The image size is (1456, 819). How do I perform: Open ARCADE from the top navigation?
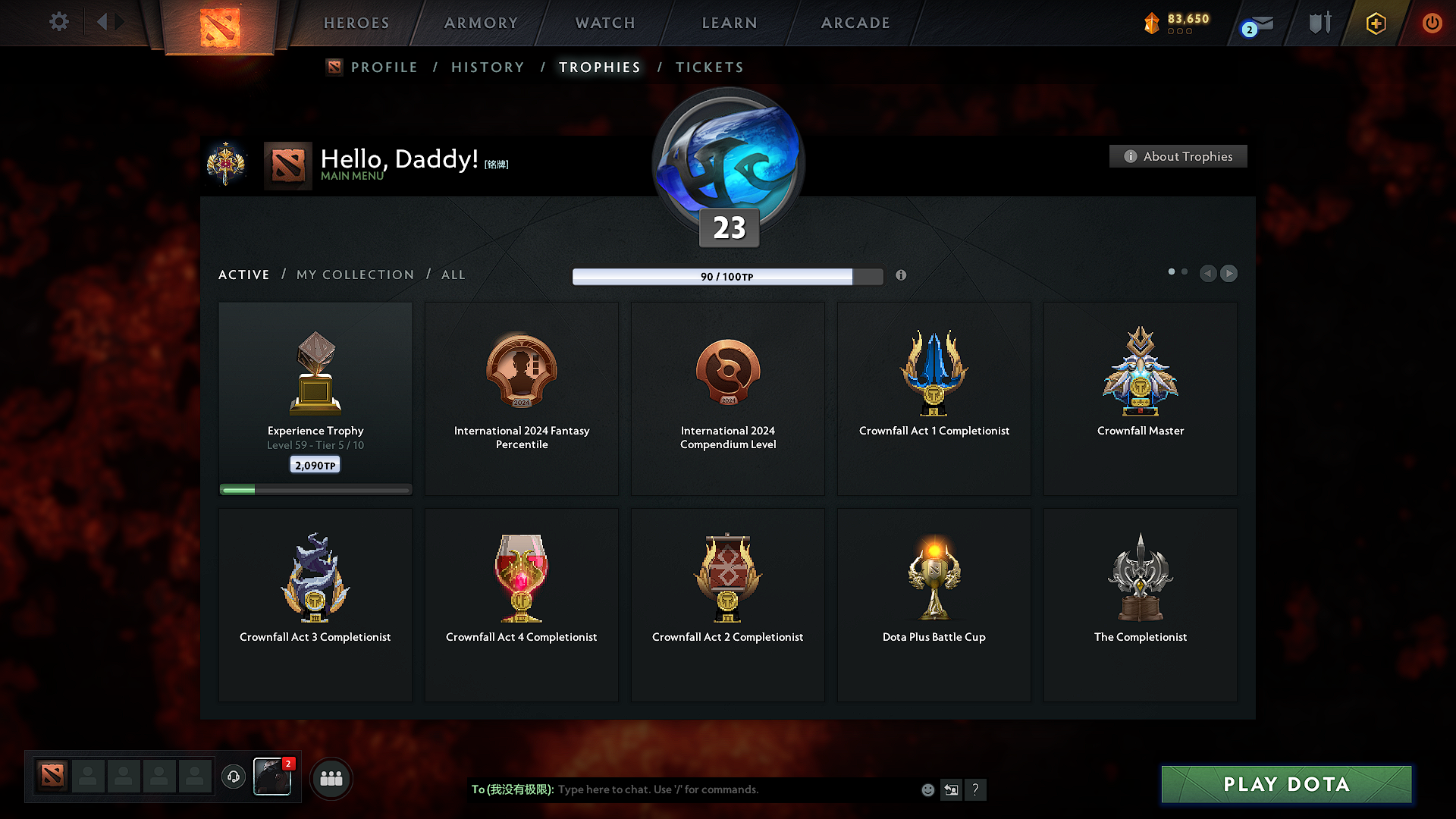pyautogui.click(x=855, y=23)
